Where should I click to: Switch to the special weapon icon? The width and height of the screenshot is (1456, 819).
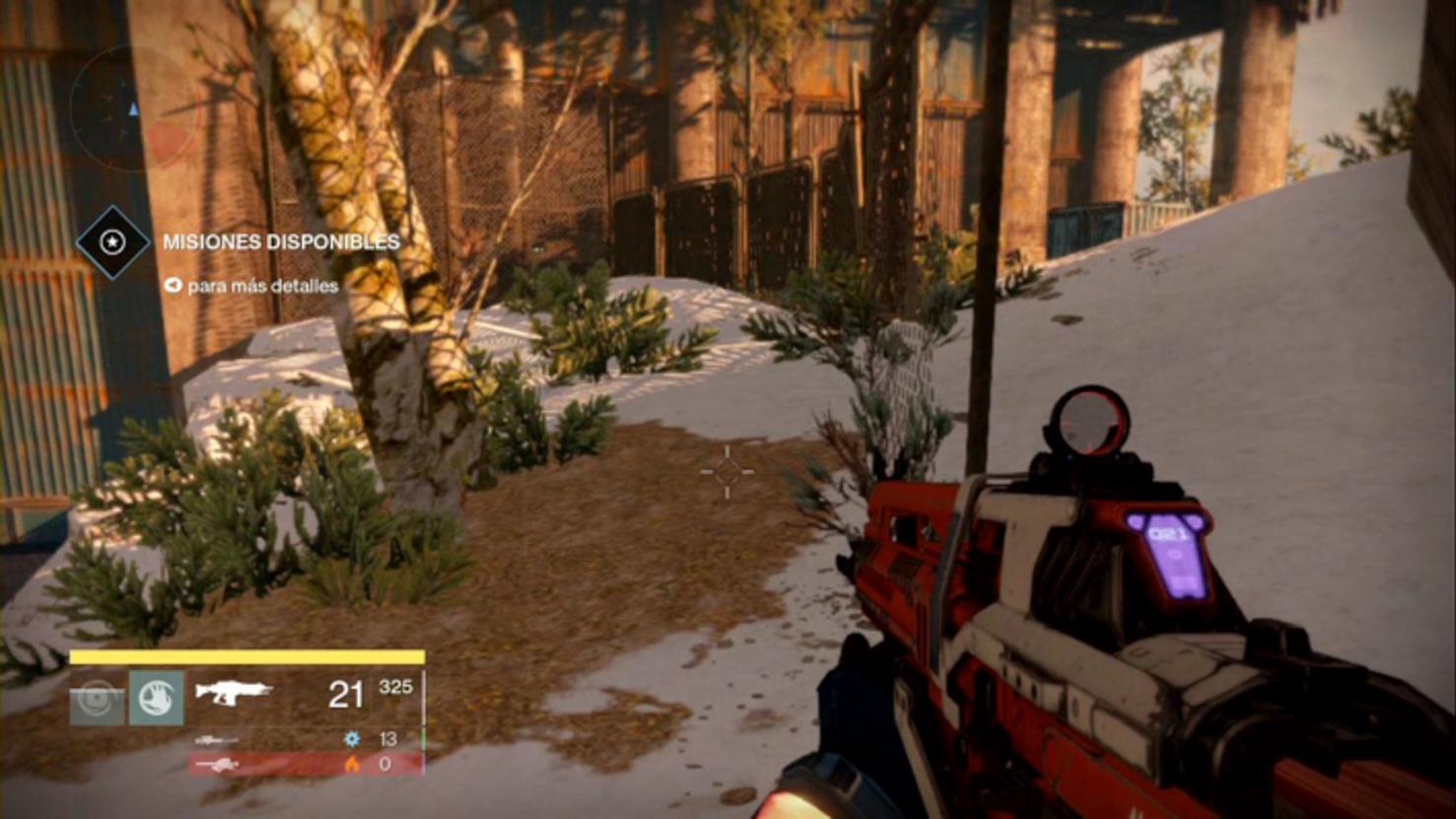coord(216,739)
